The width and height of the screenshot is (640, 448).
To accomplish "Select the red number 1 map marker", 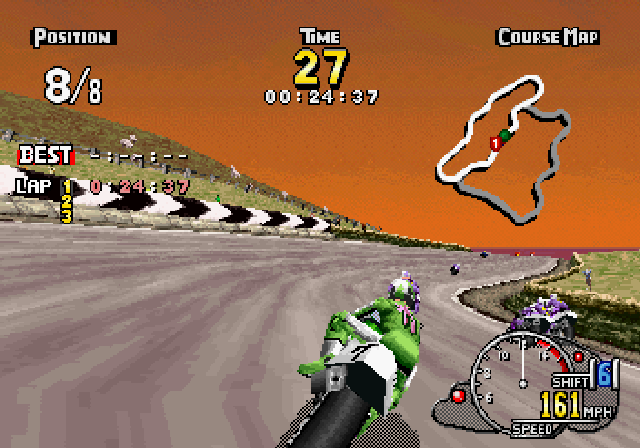I will pos(494,145).
